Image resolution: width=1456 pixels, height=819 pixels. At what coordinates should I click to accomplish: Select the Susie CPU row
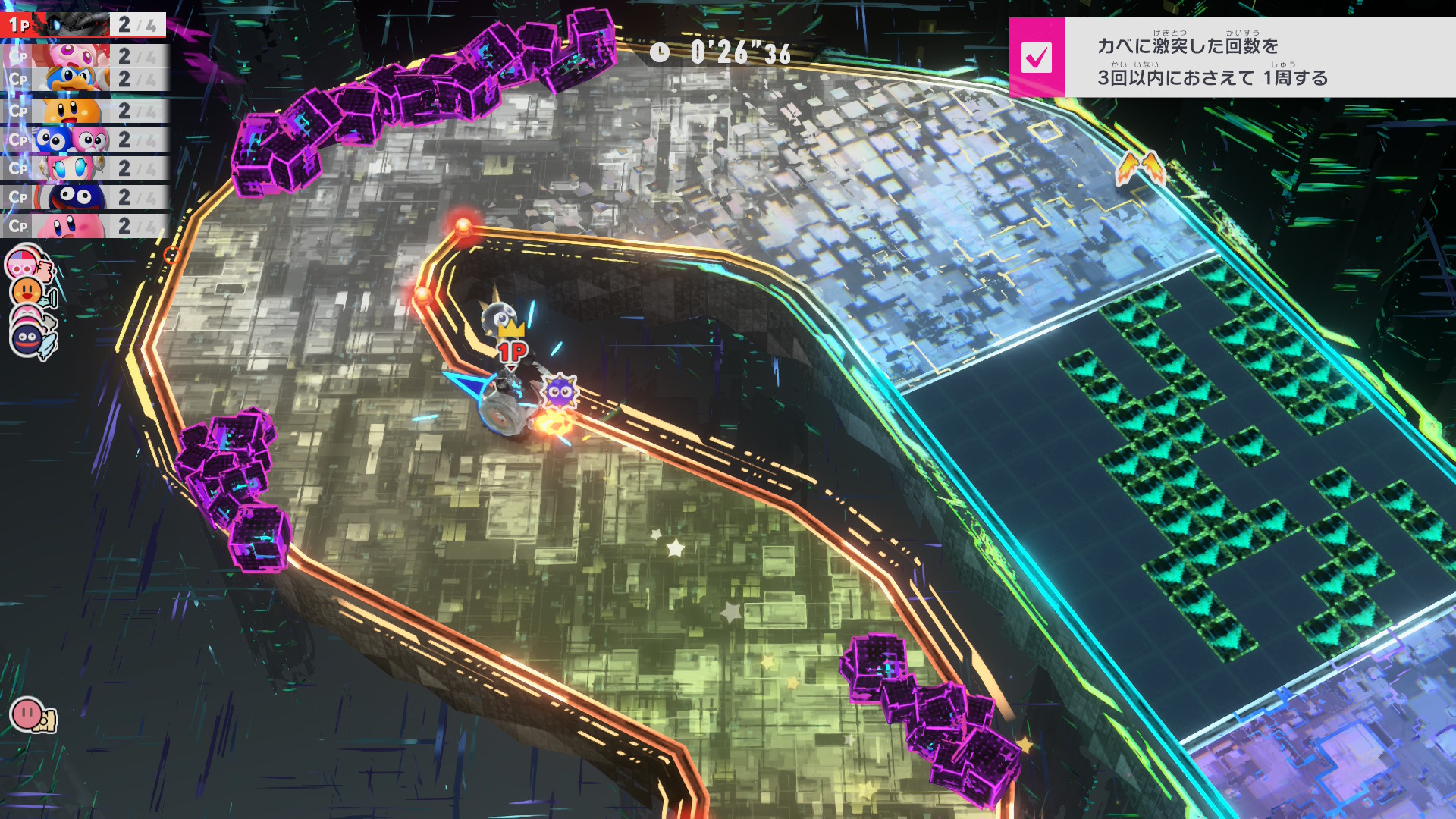tap(83, 168)
